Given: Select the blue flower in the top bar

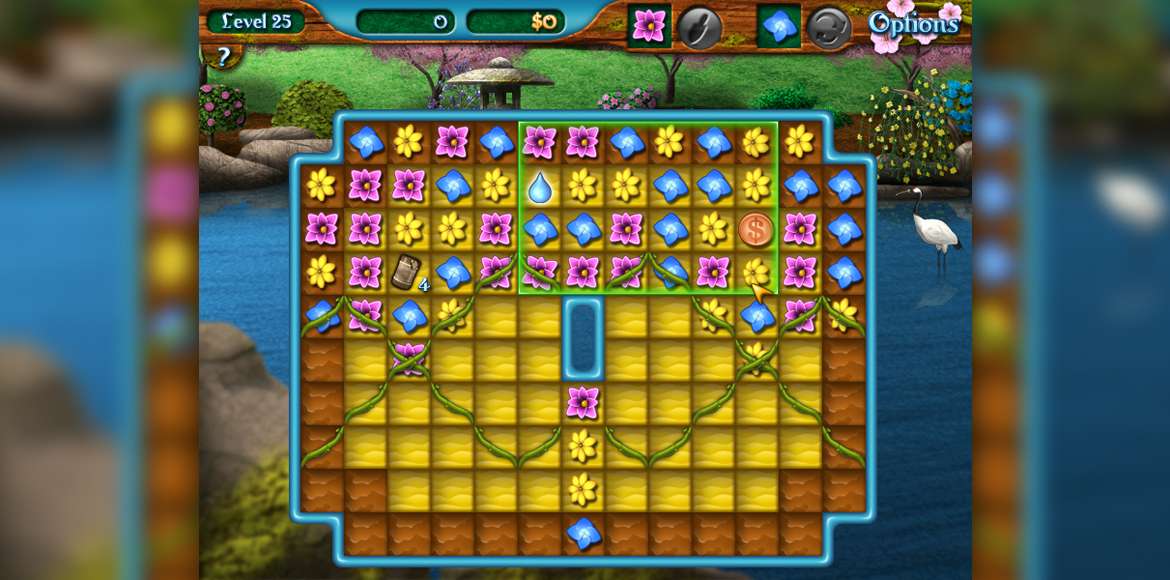Looking at the screenshot, I should (x=779, y=26).
